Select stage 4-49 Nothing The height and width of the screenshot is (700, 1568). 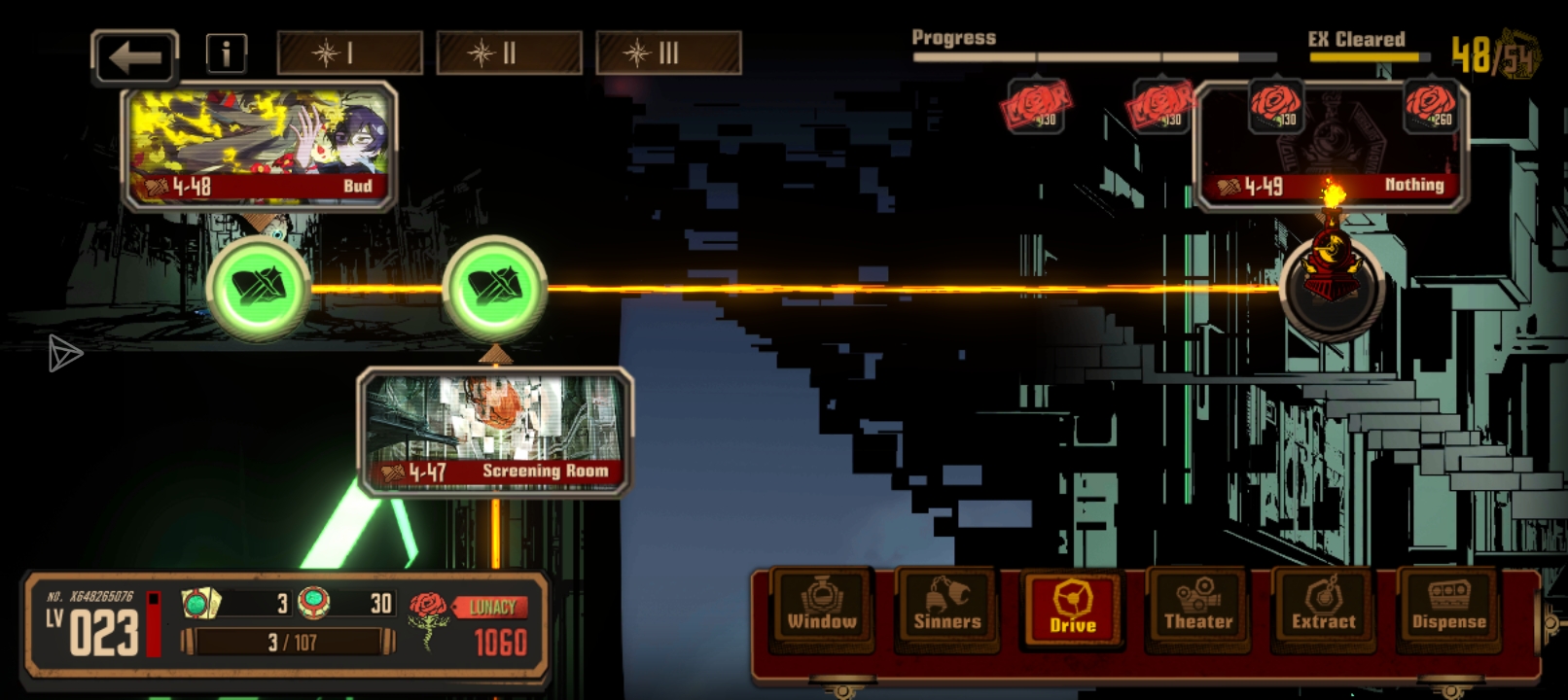pos(1331,148)
